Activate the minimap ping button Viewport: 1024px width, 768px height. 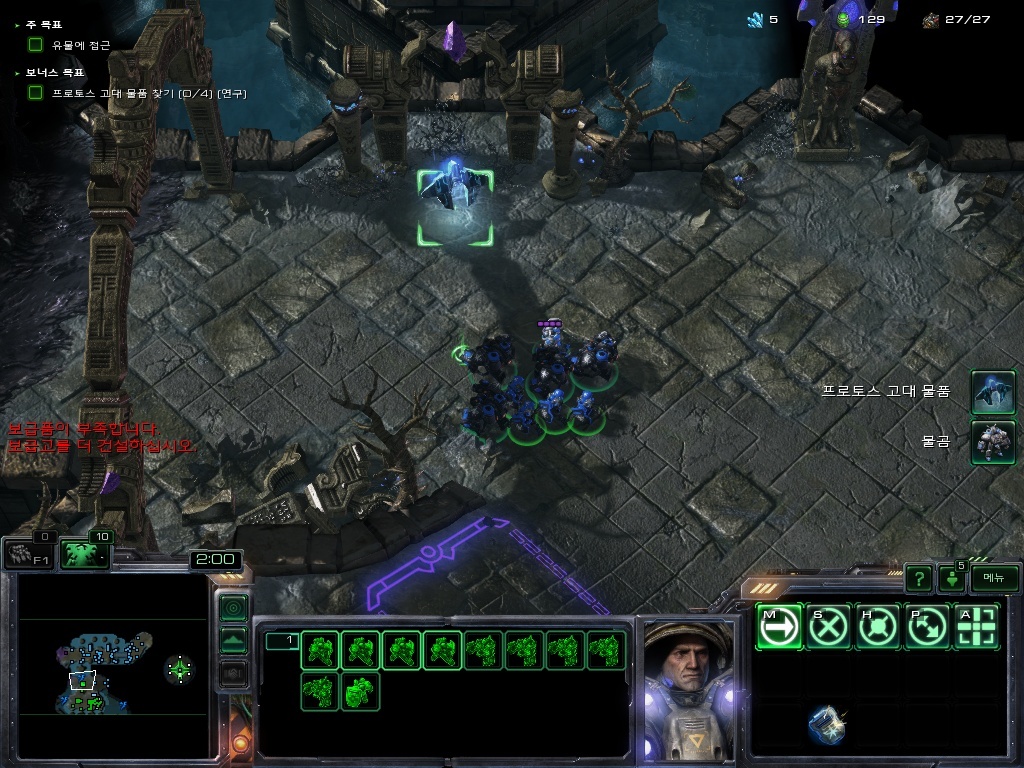point(233,608)
